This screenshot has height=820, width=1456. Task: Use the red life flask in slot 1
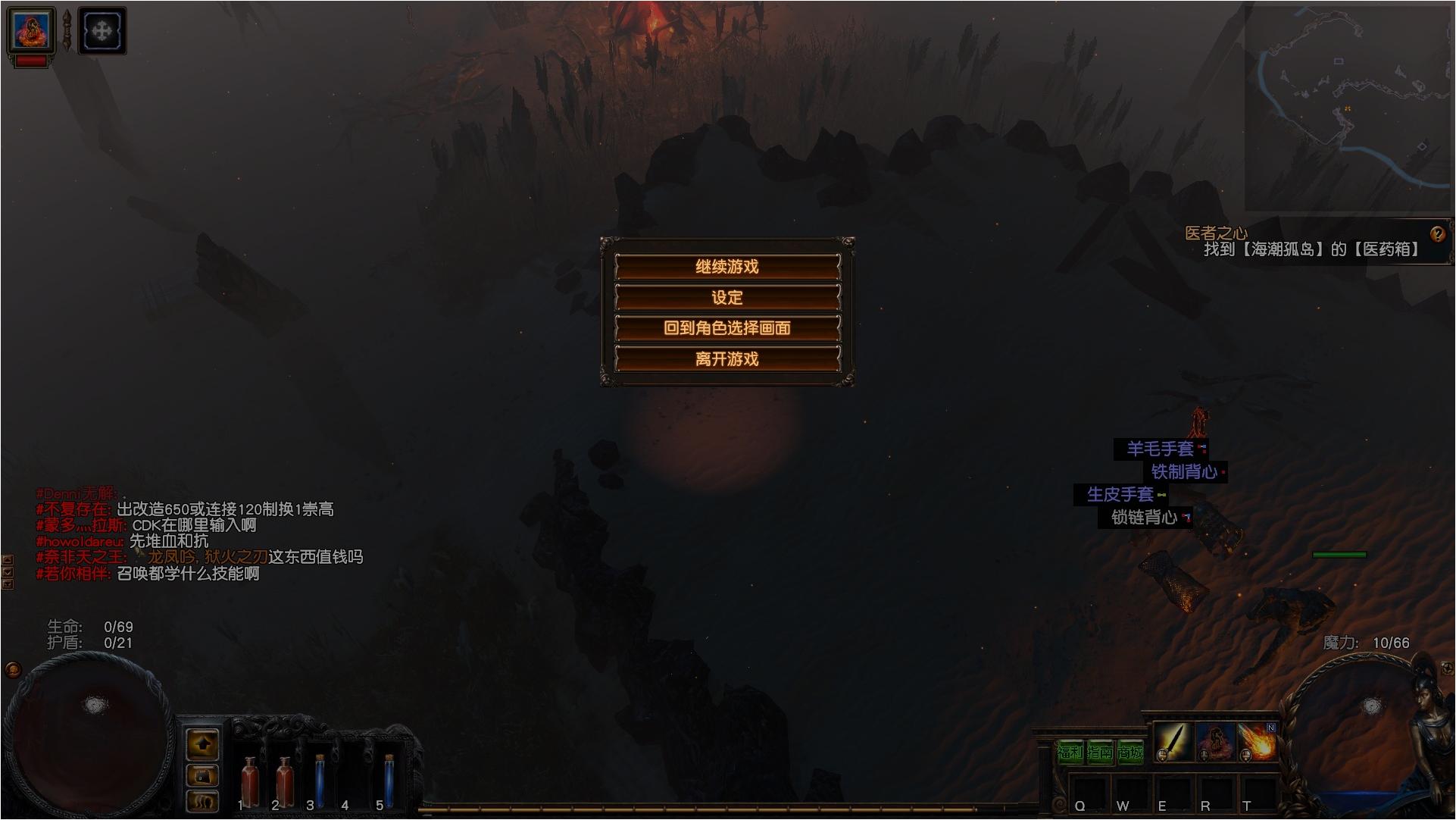(x=249, y=781)
